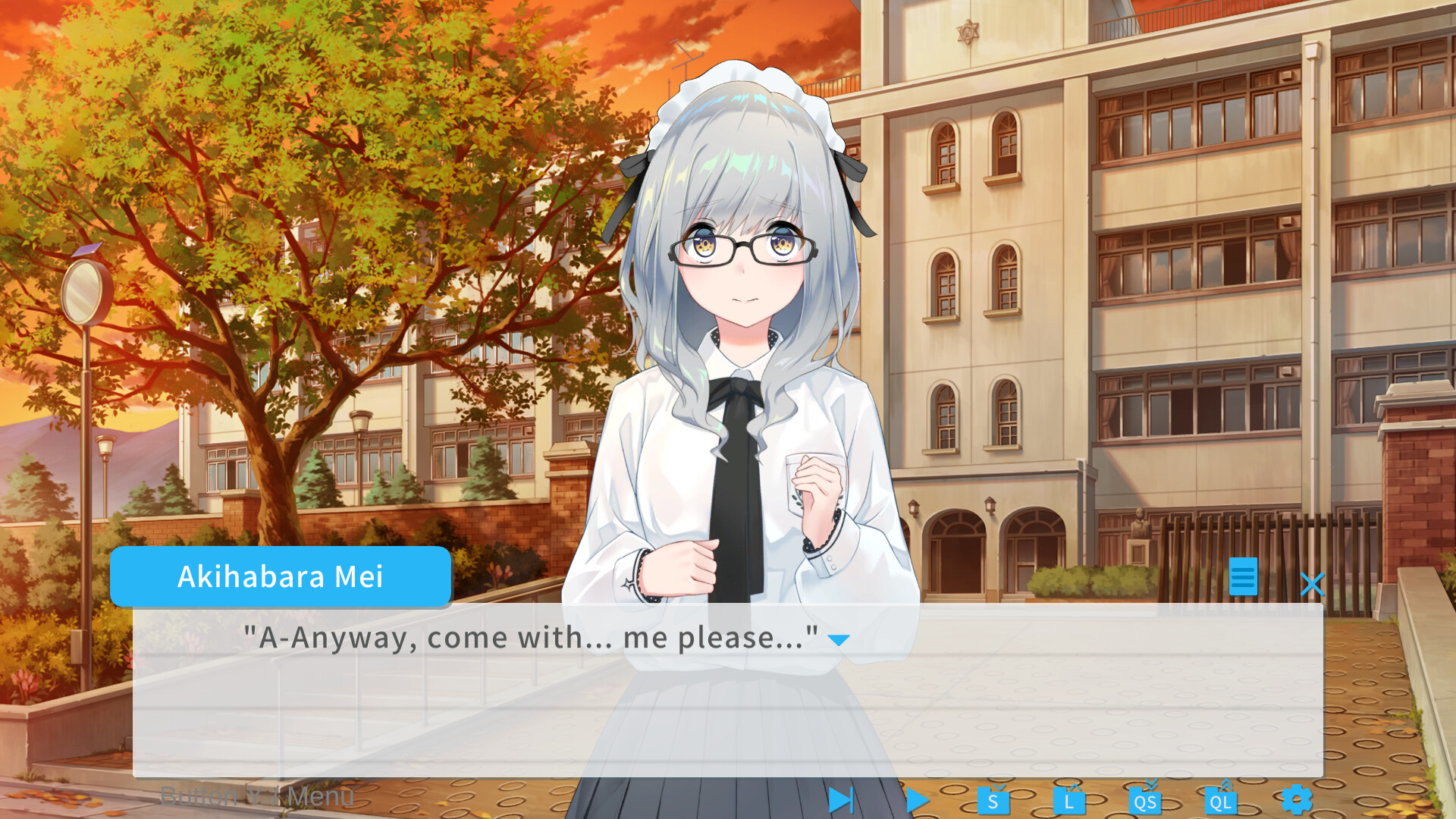Open the load screen via the L icon
Image resolution: width=1456 pixels, height=819 pixels.
point(1069,799)
